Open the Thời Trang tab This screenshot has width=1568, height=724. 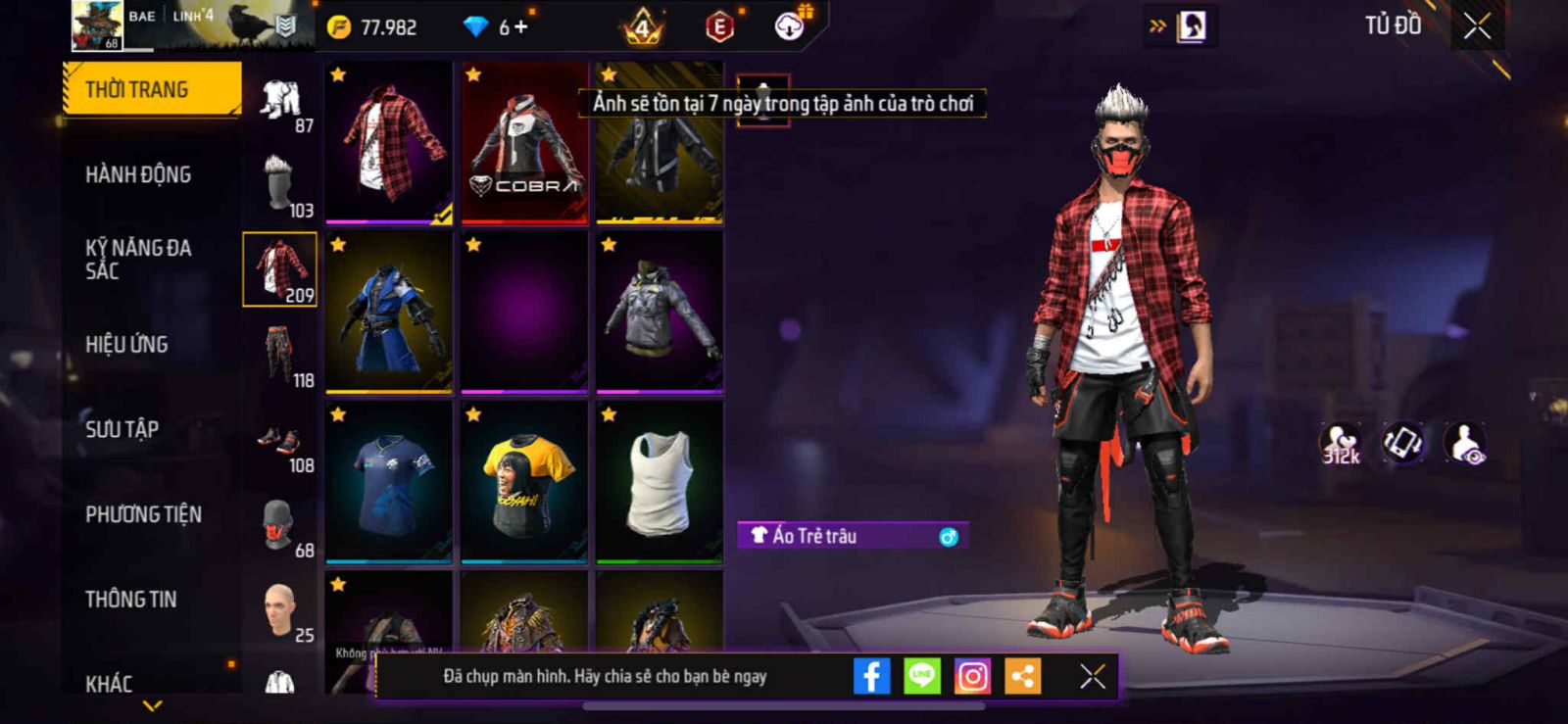point(151,89)
